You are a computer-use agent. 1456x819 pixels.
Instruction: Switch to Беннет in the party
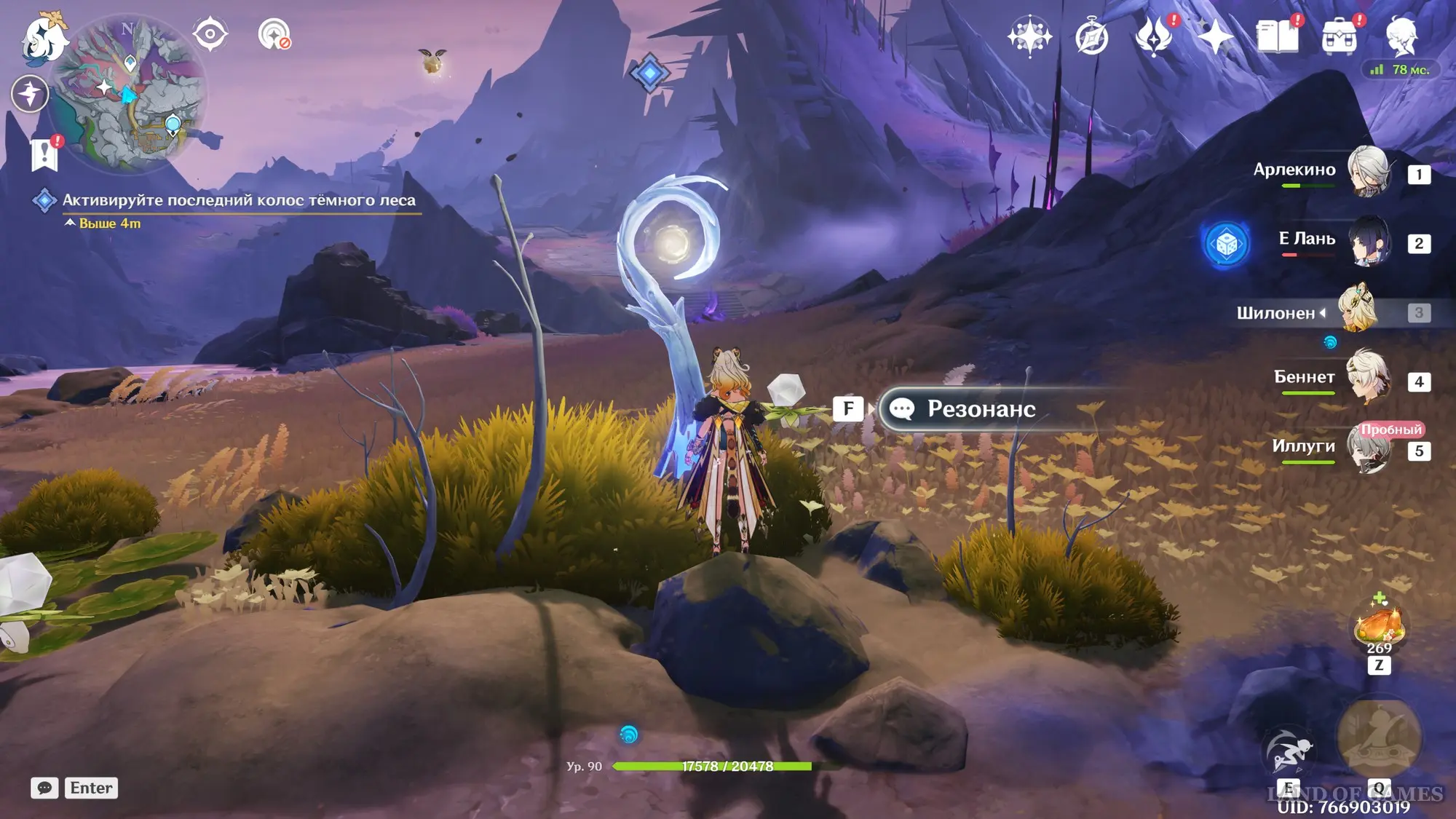[x=1368, y=379]
